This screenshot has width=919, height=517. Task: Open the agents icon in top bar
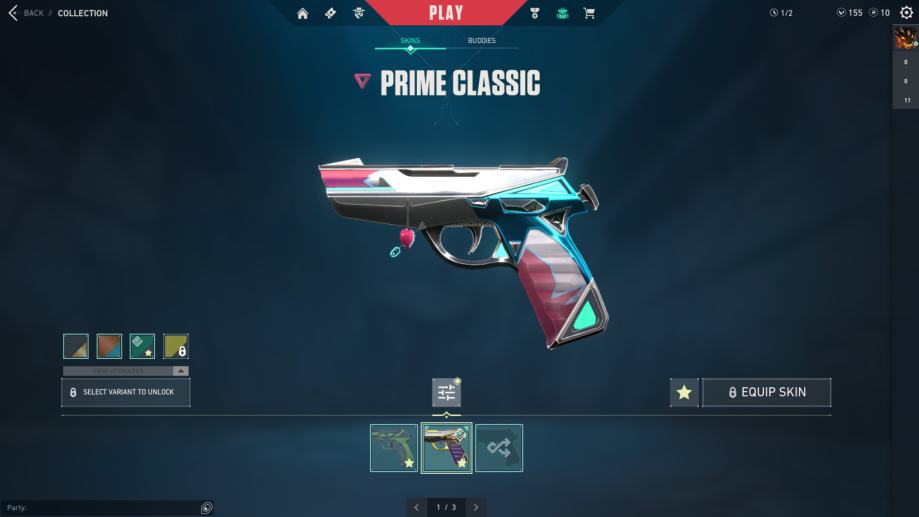coord(359,13)
